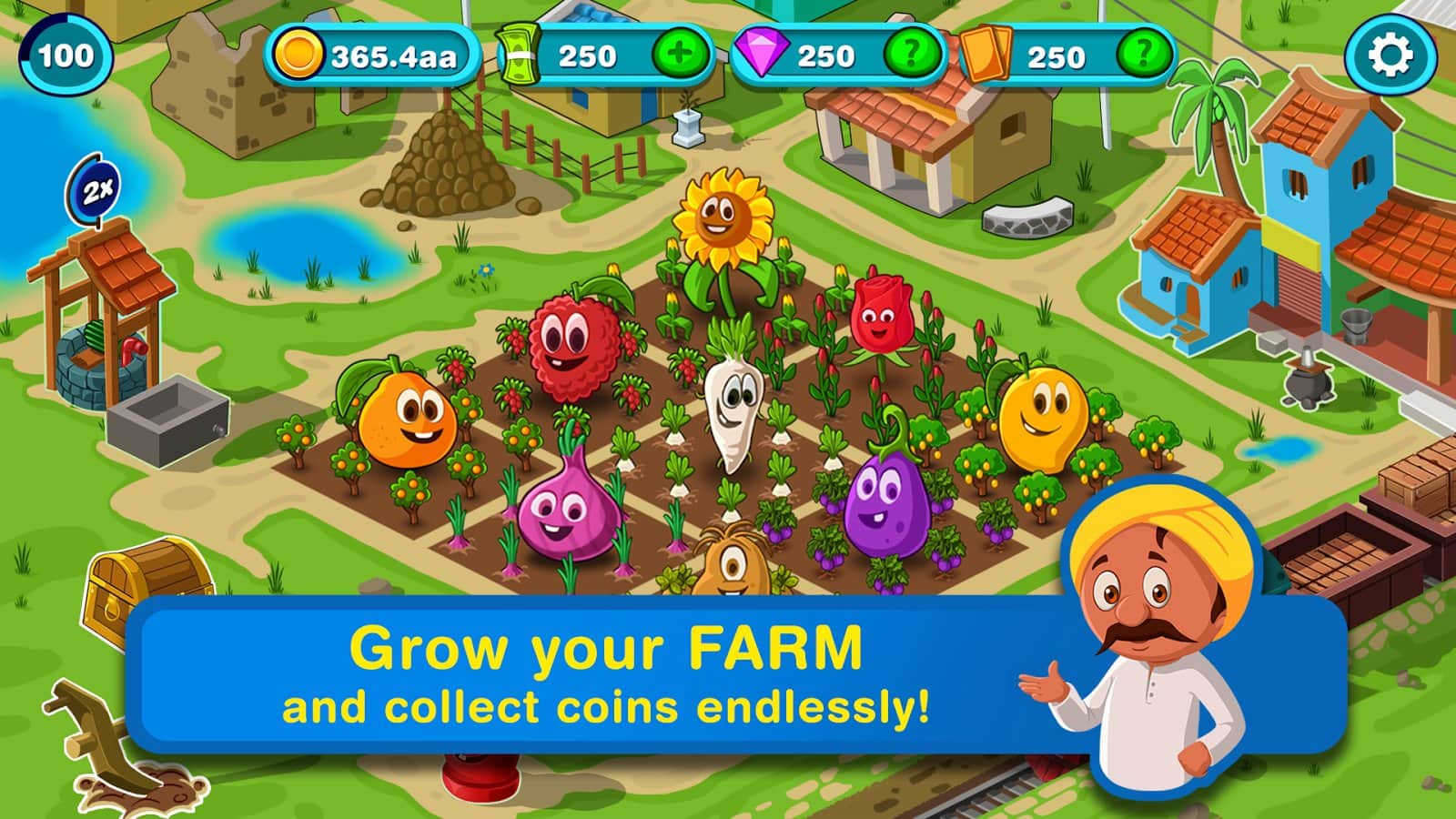The width and height of the screenshot is (1456, 819).
Task: Click the level progress ring
Action: 66,56
